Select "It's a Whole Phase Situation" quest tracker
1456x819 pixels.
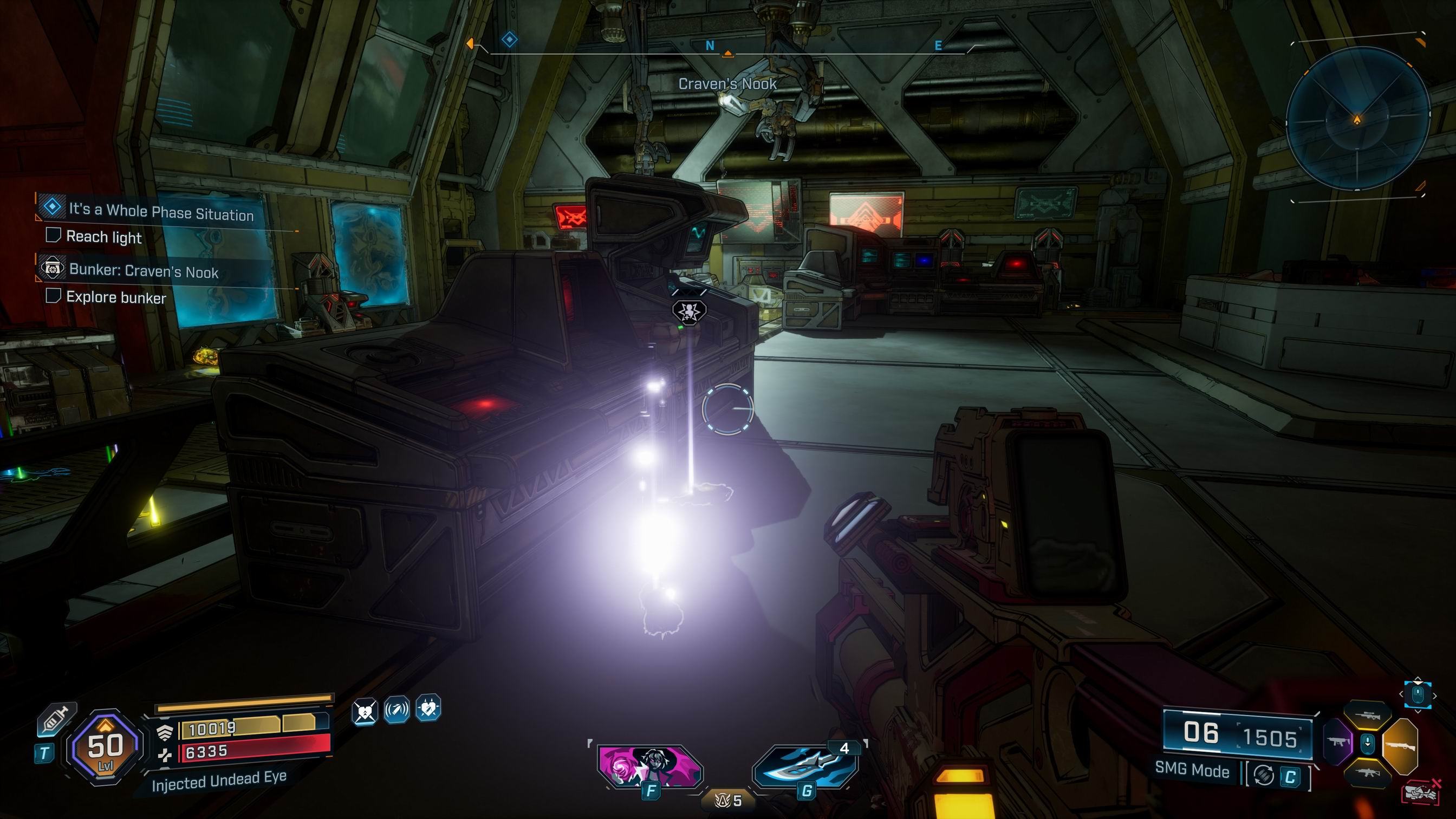pos(161,212)
